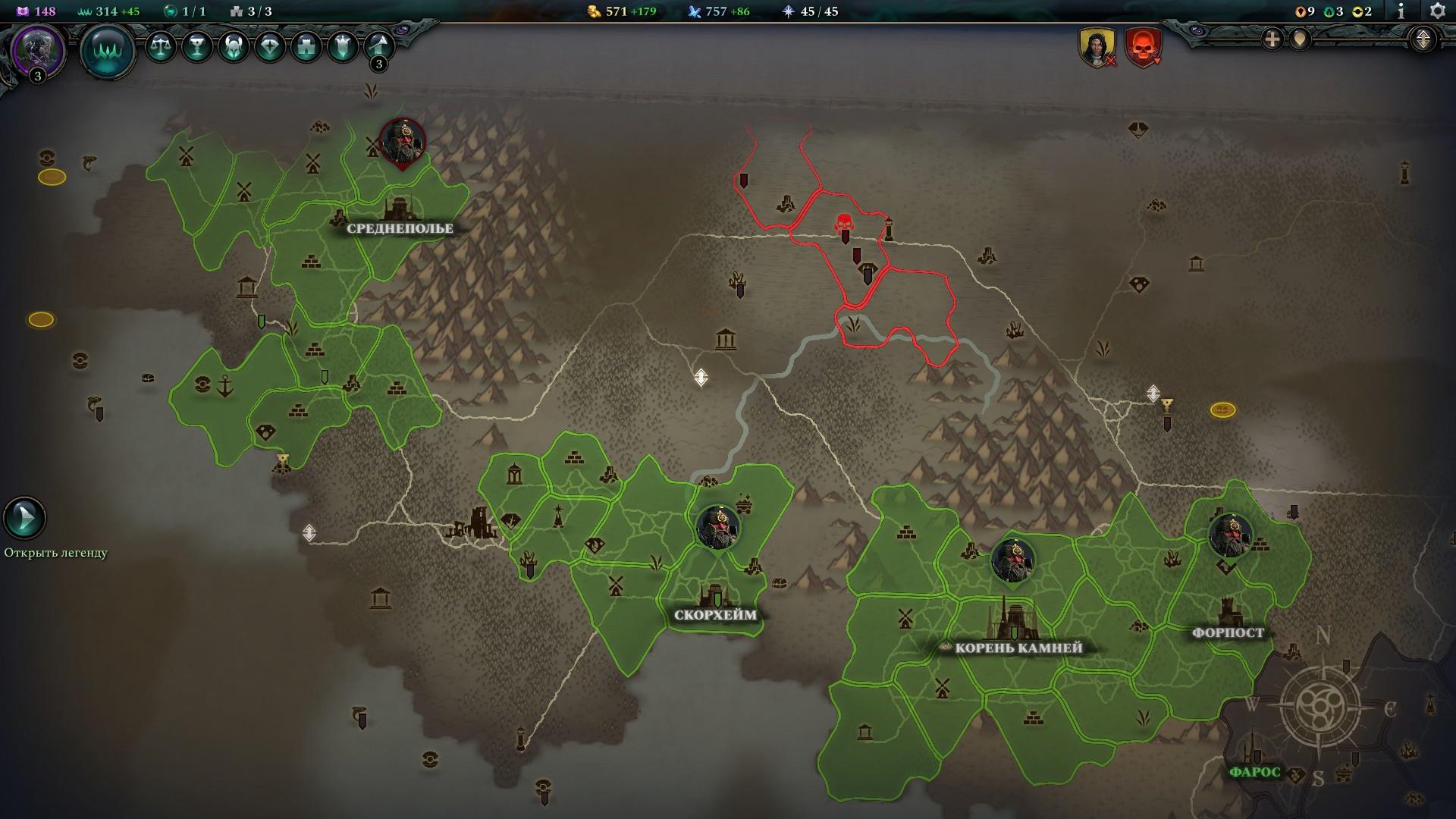Select the banner flag icon button
Screen dimensions: 1456x819
click(342, 47)
